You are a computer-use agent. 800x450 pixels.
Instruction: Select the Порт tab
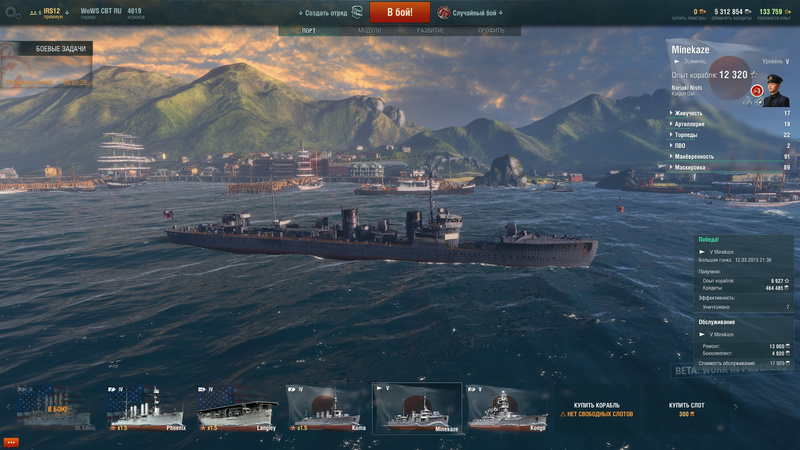point(309,31)
